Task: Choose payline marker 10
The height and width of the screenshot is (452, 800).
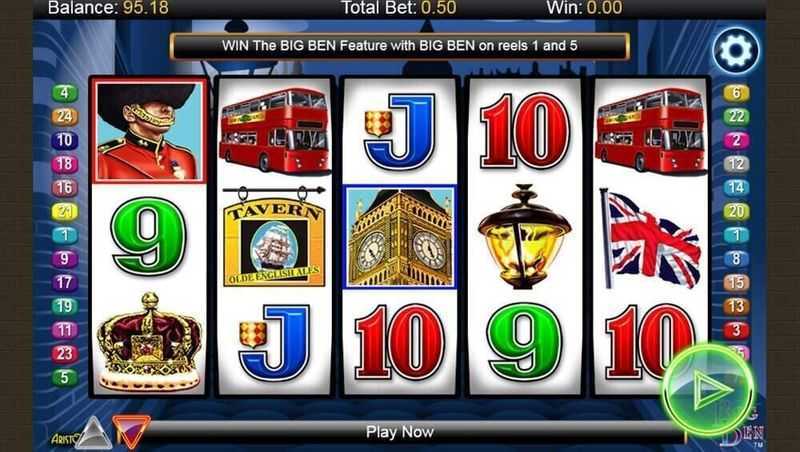Action: point(65,141)
